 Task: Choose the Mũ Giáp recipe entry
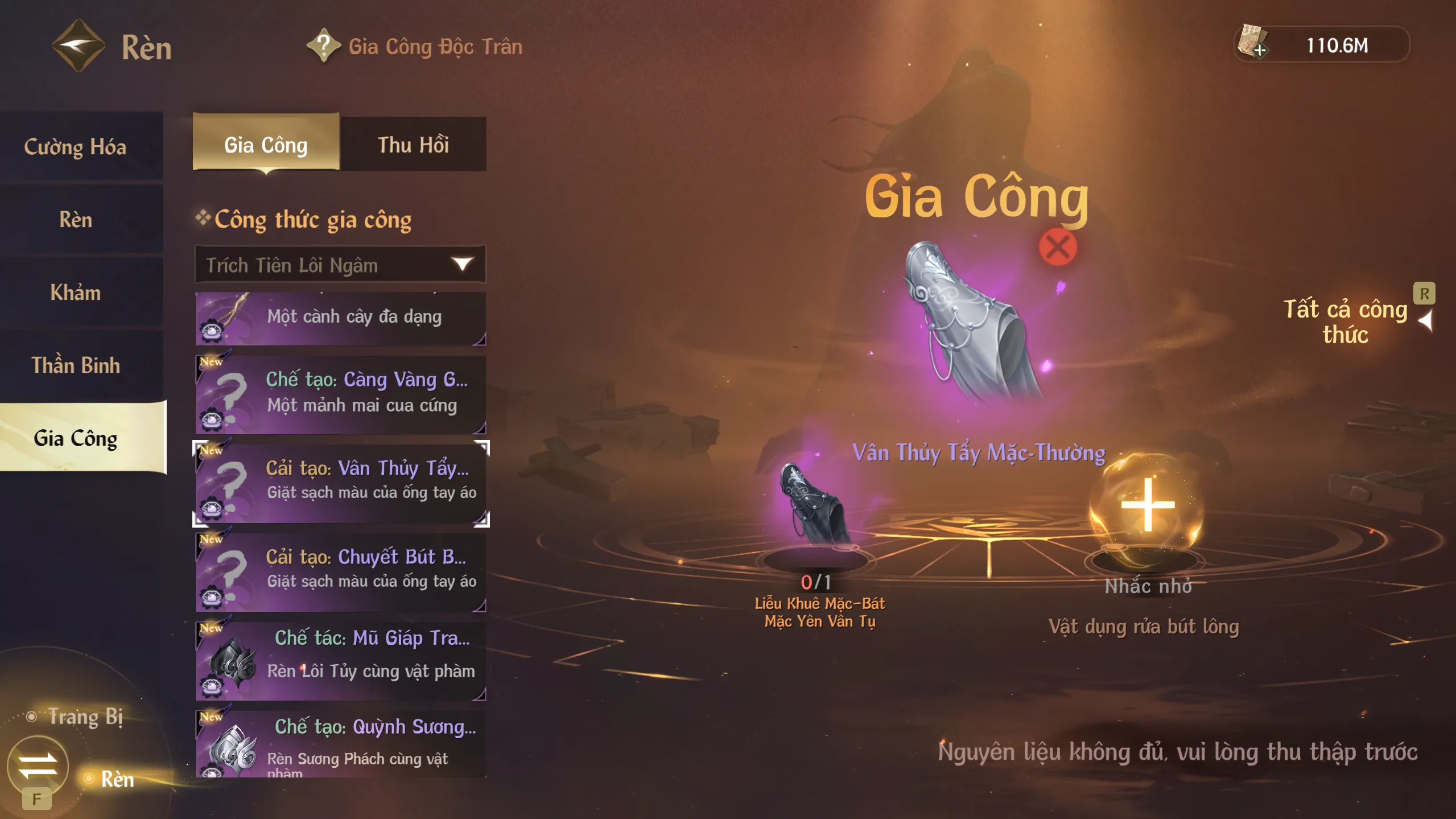coord(340,659)
